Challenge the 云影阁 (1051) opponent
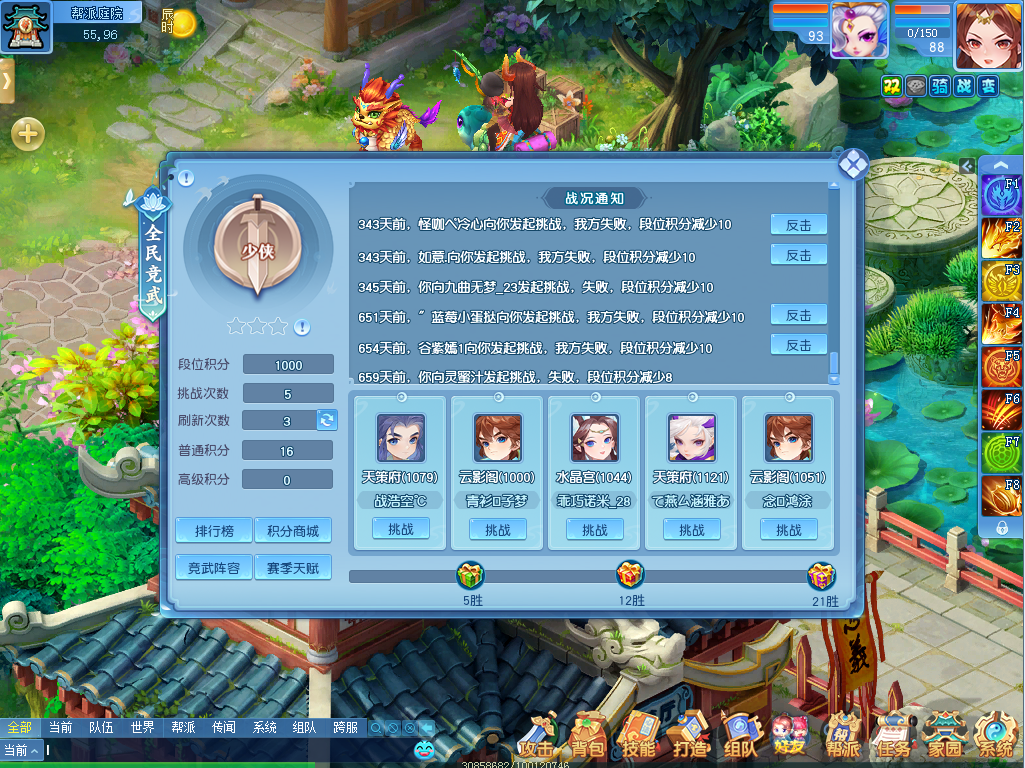1025x768 pixels. coord(788,529)
